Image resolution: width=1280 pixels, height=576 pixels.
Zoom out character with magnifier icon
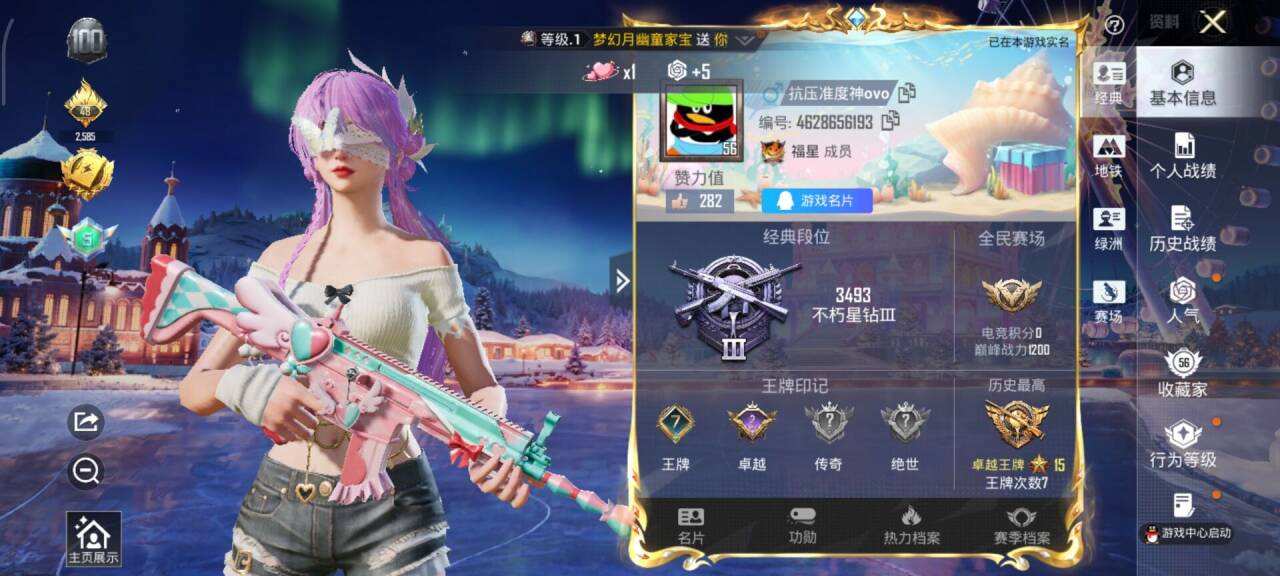[x=86, y=472]
